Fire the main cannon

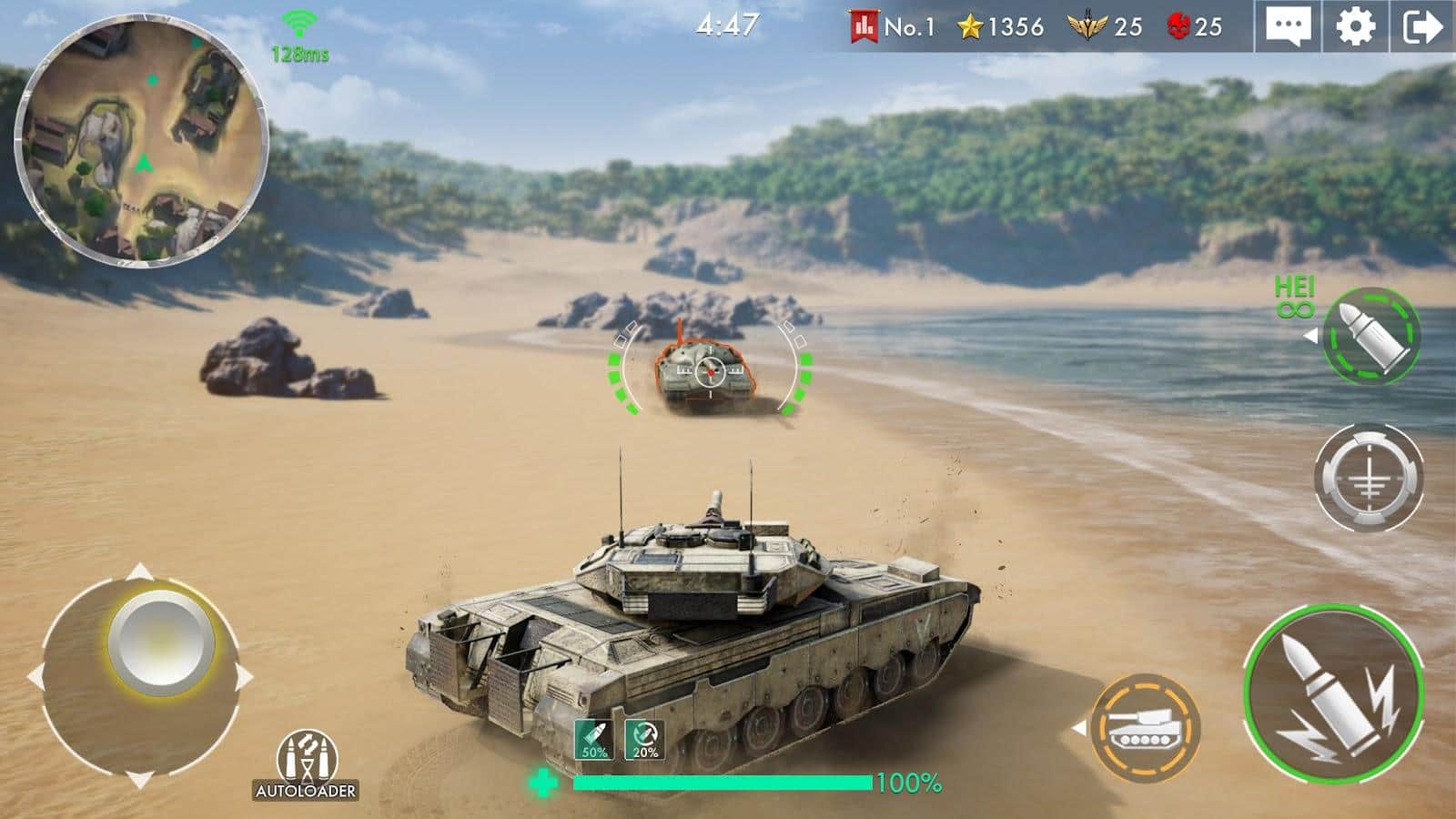coord(1333,696)
